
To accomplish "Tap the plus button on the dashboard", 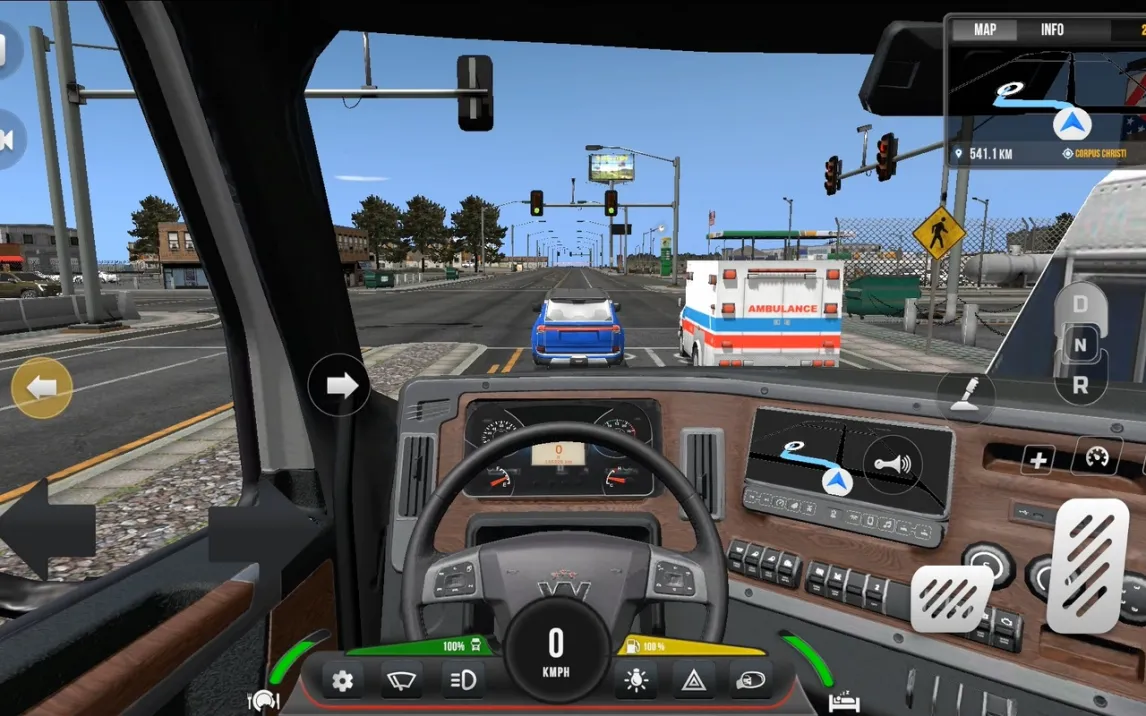I will [1038, 460].
